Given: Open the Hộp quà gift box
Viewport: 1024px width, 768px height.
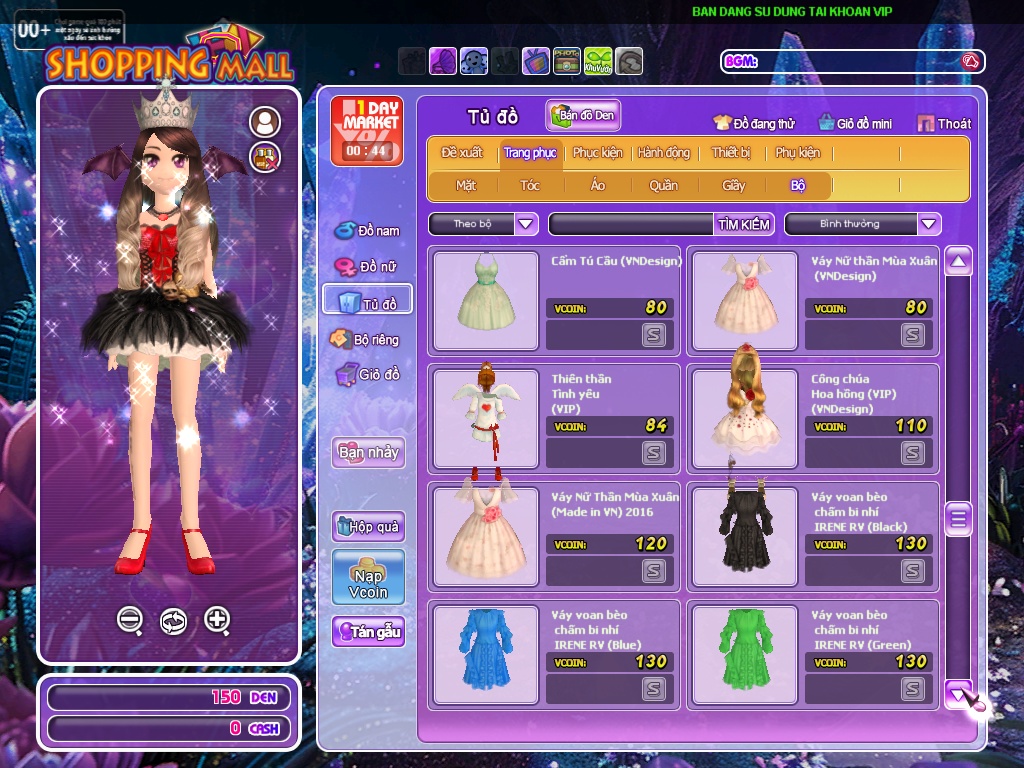Looking at the screenshot, I should point(368,526).
